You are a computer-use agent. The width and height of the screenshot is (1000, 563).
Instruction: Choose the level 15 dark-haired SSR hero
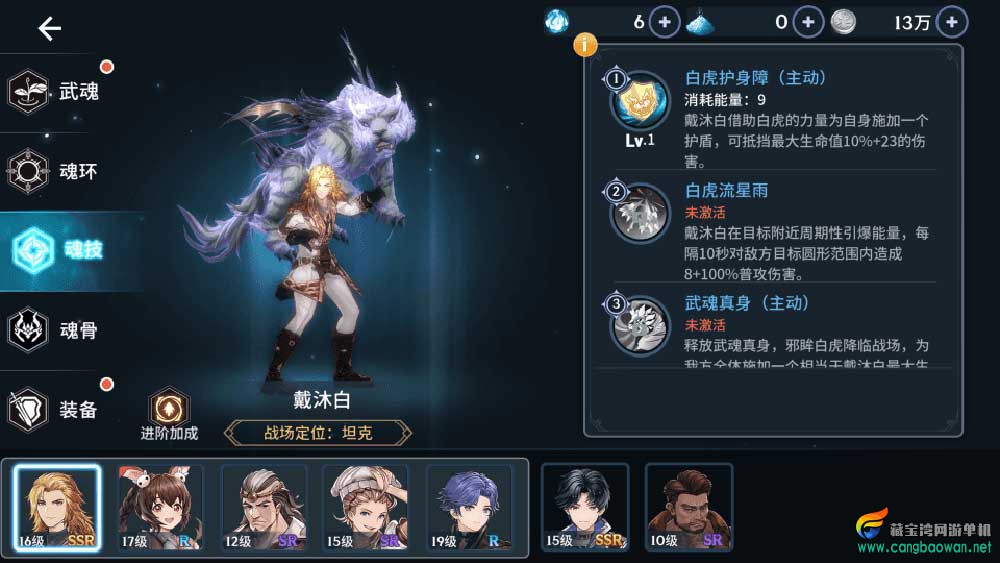[585, 509]
